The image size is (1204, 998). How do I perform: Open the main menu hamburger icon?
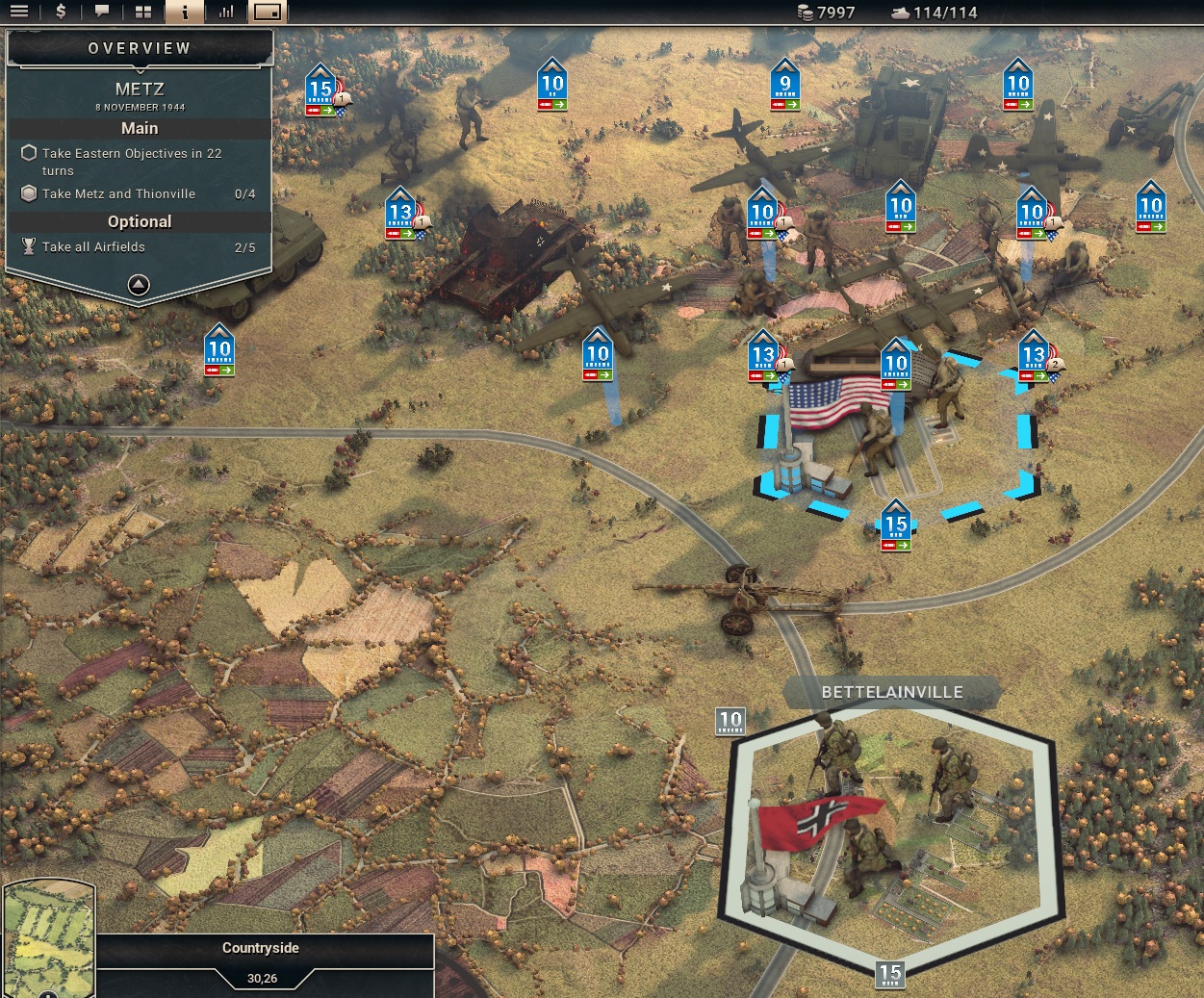tap(19, 13)
